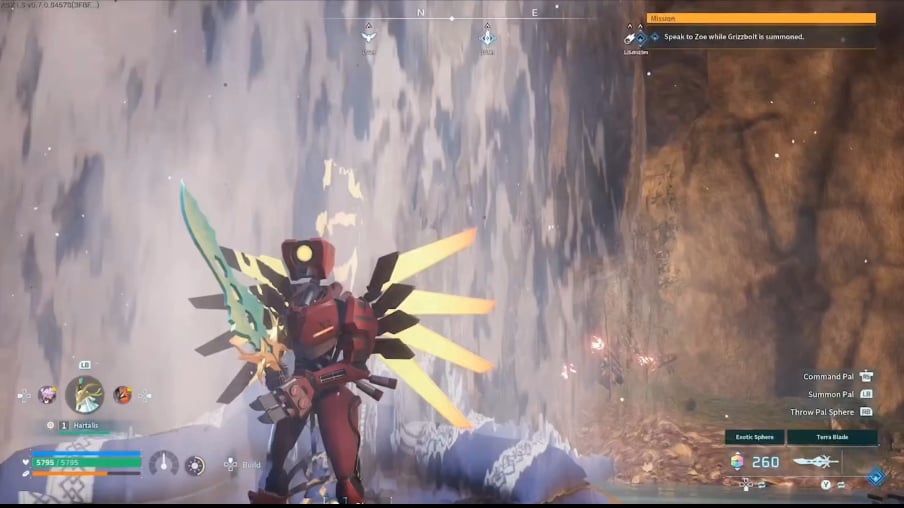Choose the pink pal portrait beside Hartalis
This screenshot has width=904, height=508.
coord(47,395)
